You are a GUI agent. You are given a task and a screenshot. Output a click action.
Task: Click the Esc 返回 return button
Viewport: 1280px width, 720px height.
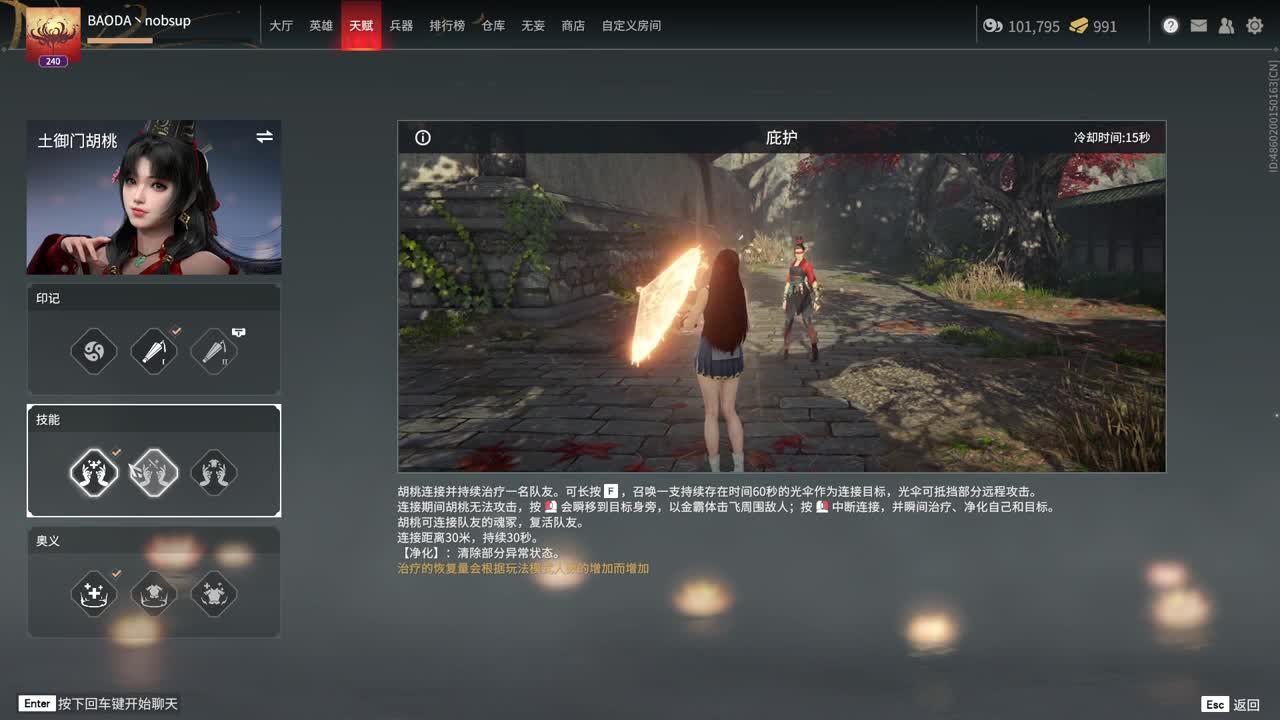(x=1229, y=704)
